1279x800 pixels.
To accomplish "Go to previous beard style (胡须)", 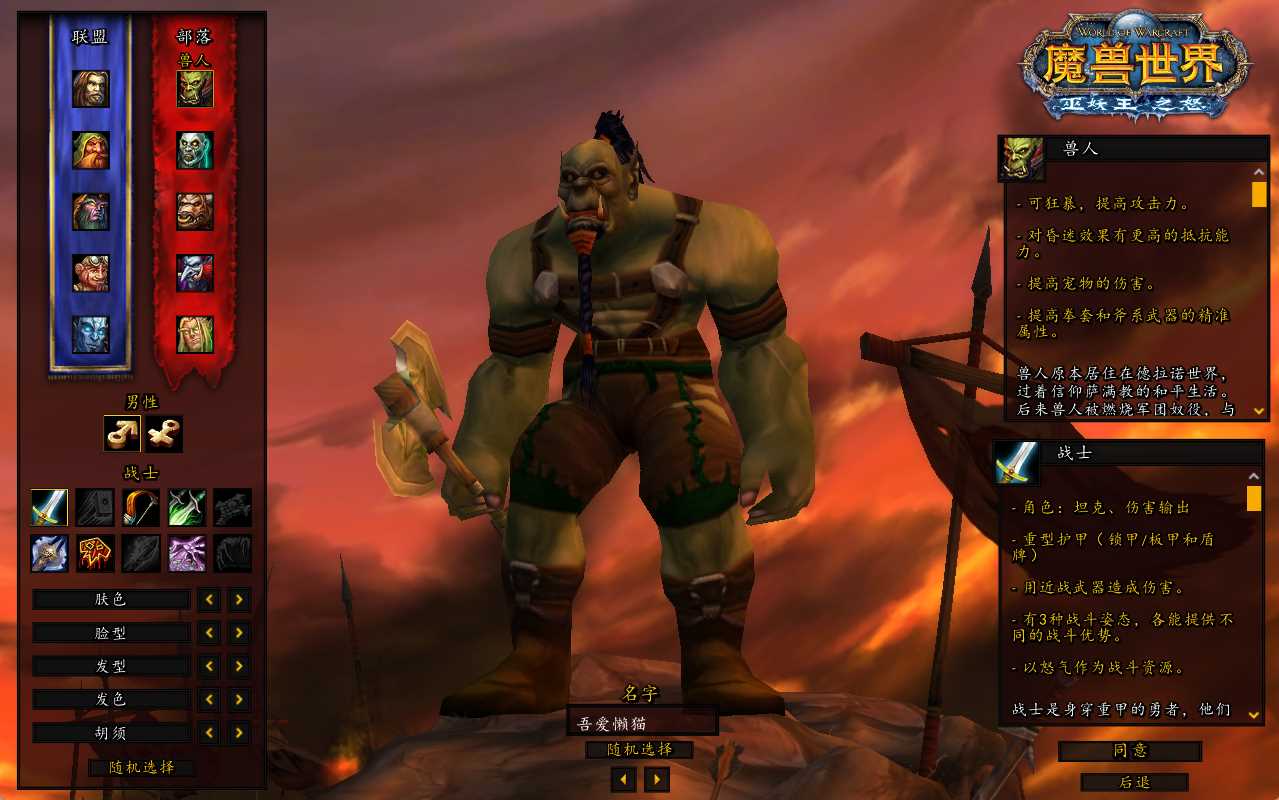I will coord(209,732).
